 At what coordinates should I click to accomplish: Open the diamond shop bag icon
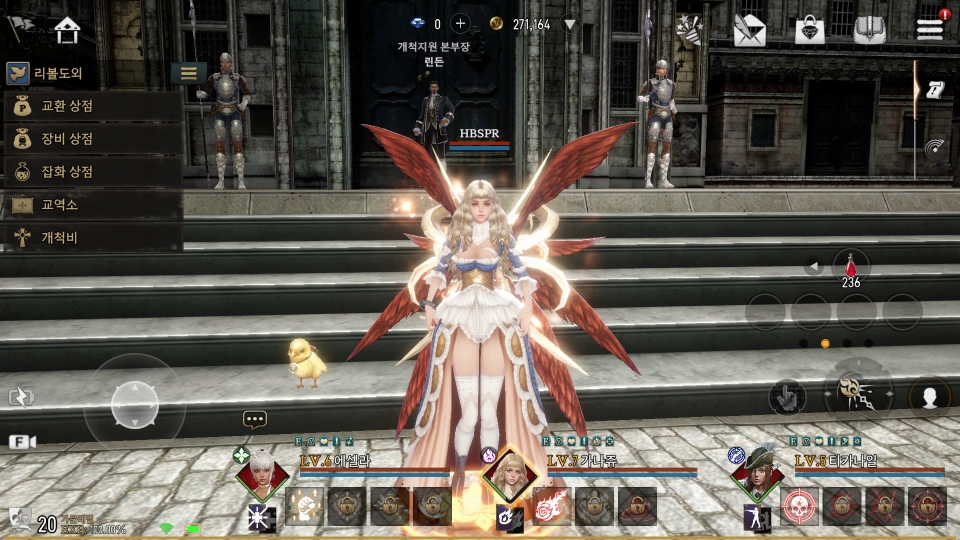809,30
